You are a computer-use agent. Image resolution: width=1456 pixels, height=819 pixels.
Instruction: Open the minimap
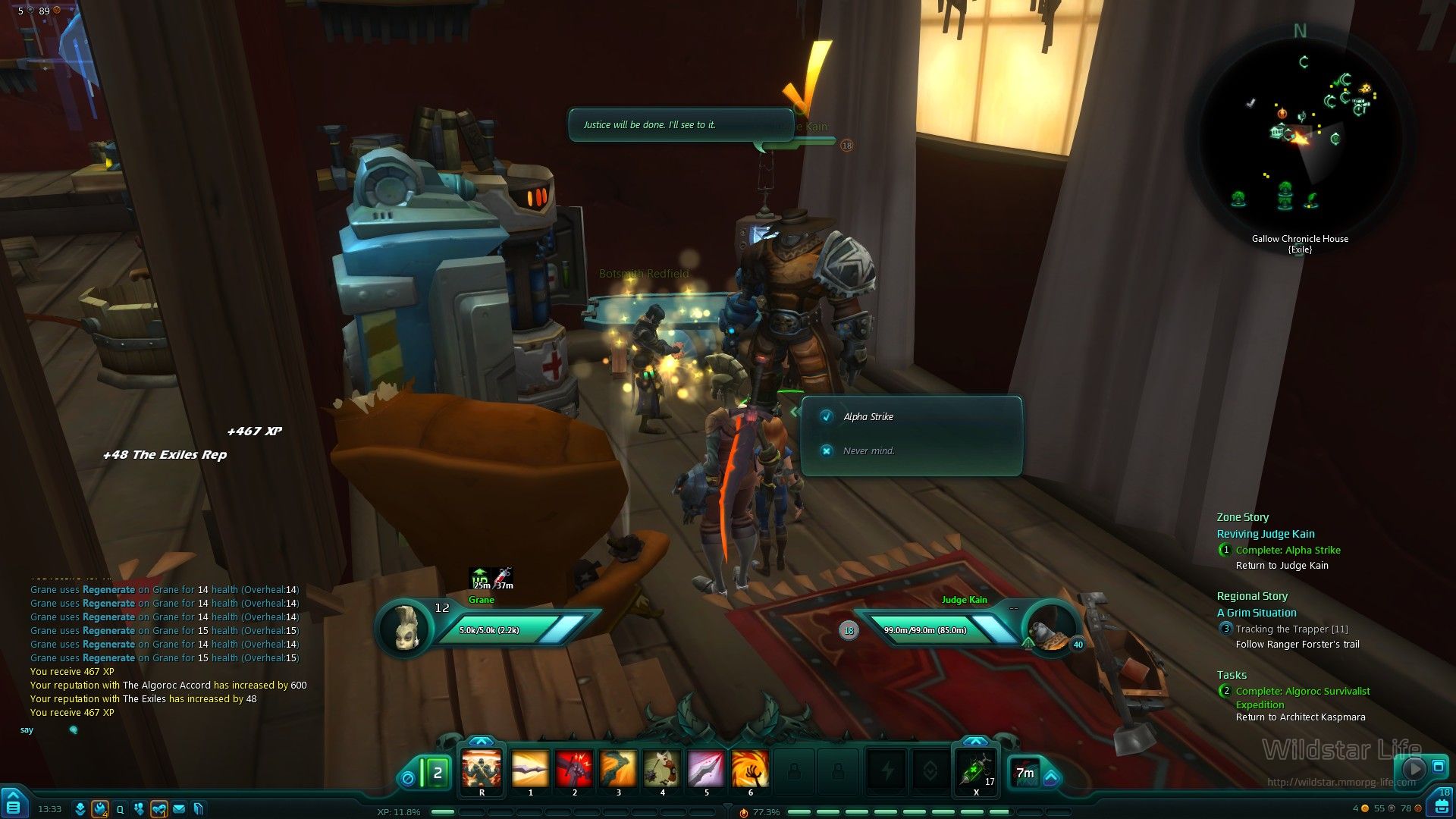click(1300, 136)
